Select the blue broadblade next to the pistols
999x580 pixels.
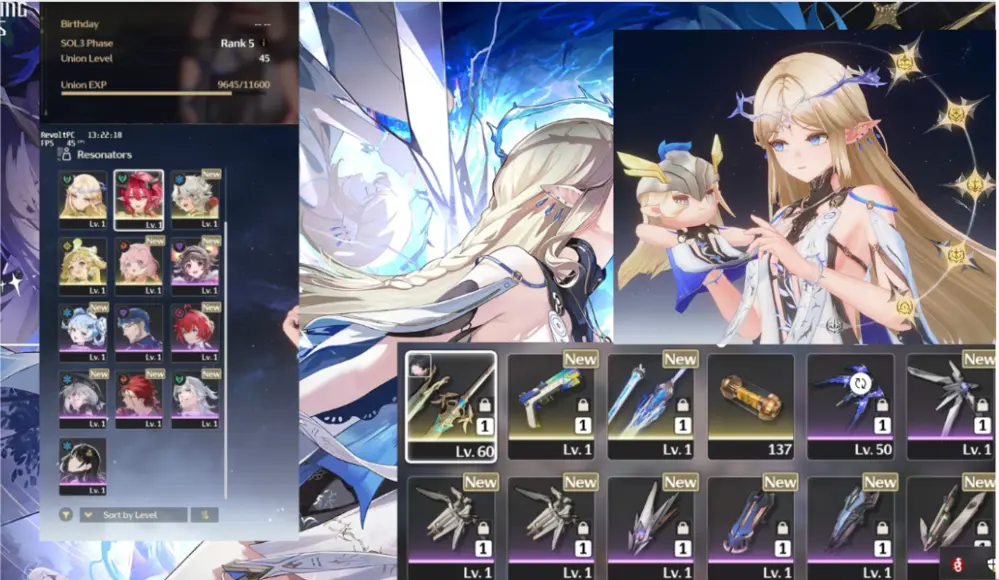651,405
